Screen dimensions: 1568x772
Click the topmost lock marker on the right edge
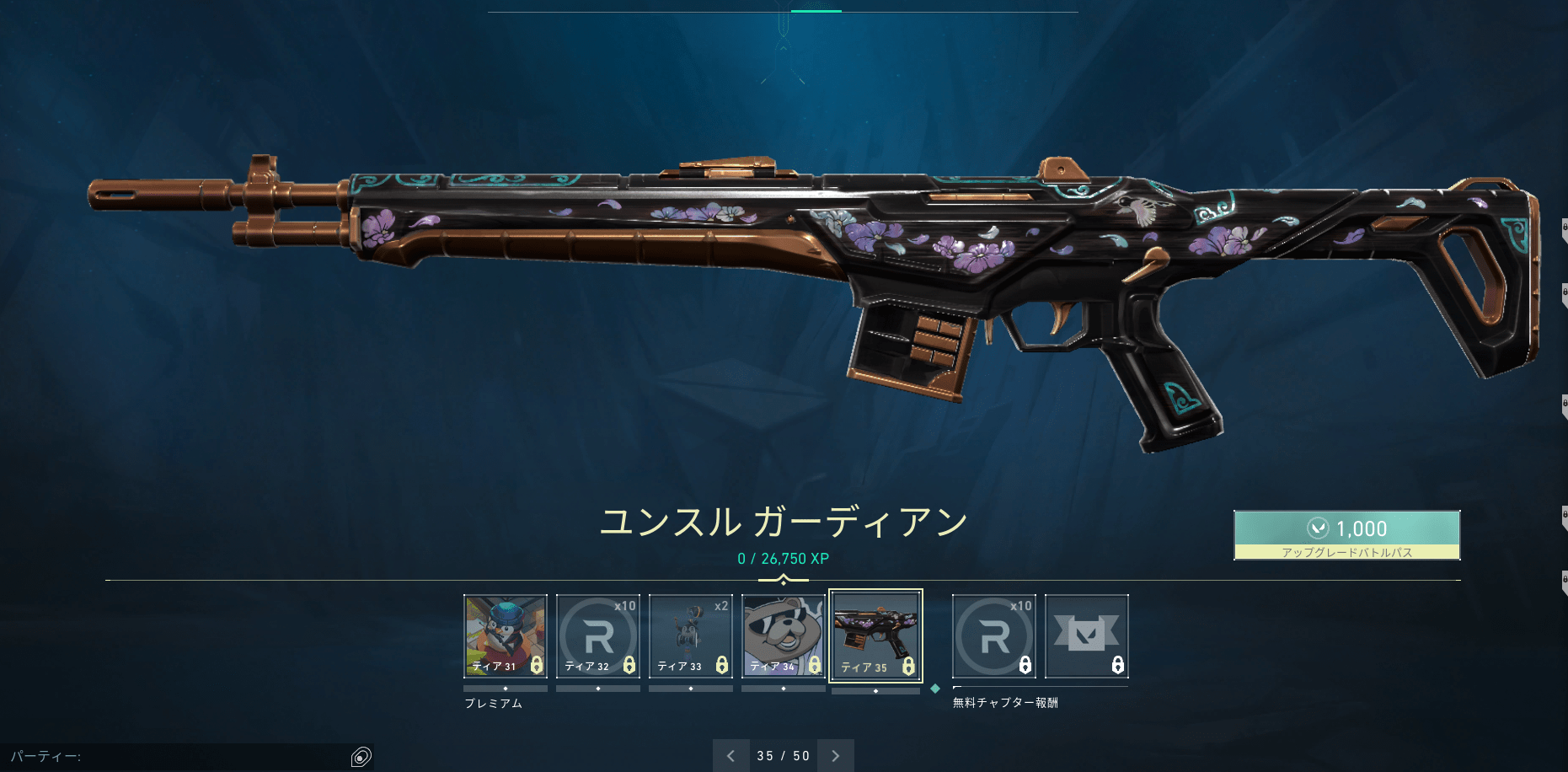click(x=1560, y=226)
